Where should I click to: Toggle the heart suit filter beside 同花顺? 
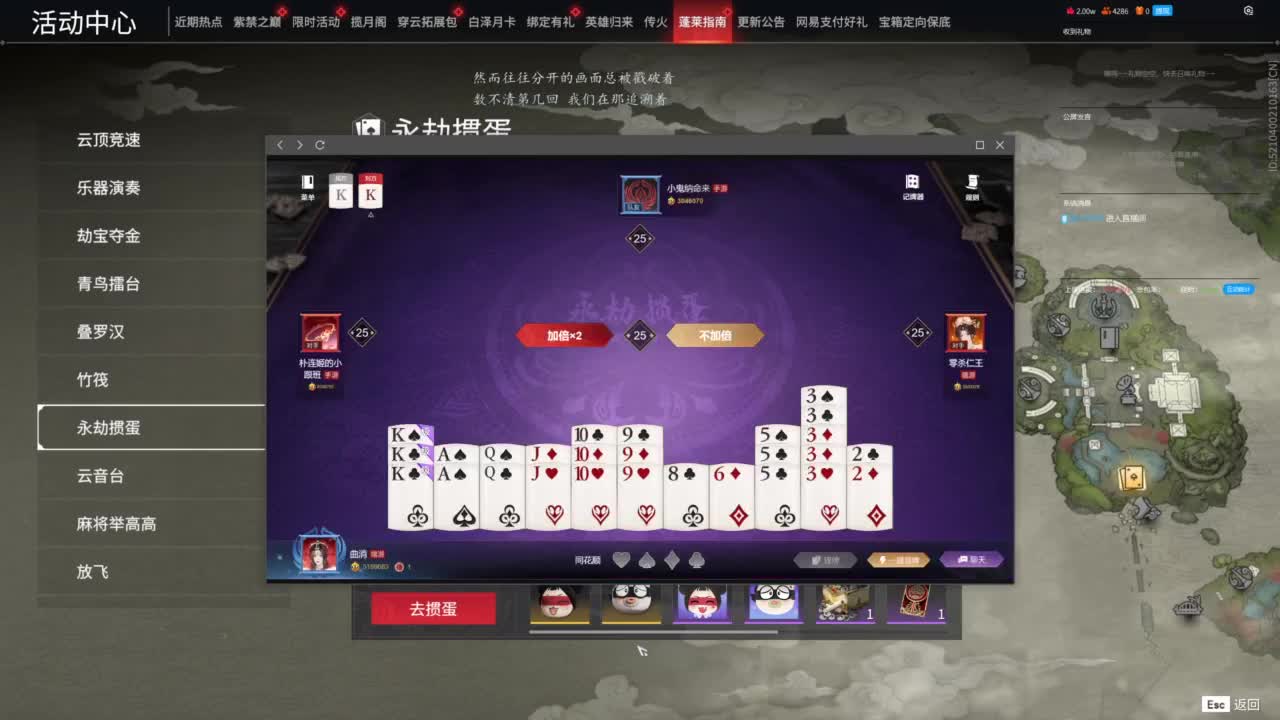(x=621, y=559)
